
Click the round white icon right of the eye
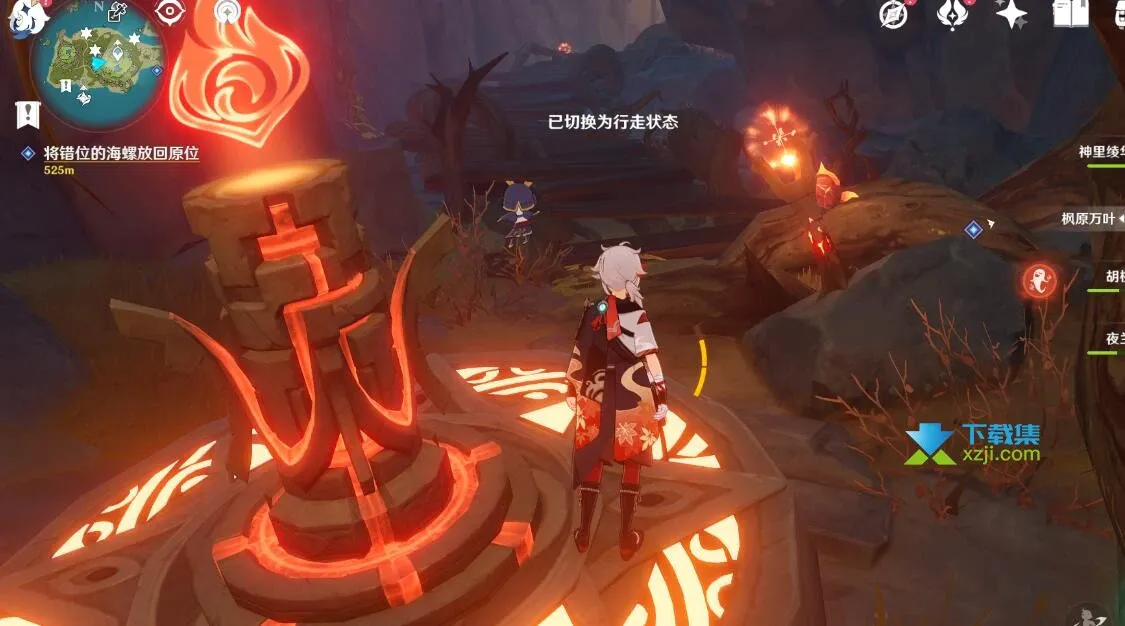(x=229, y=10)
